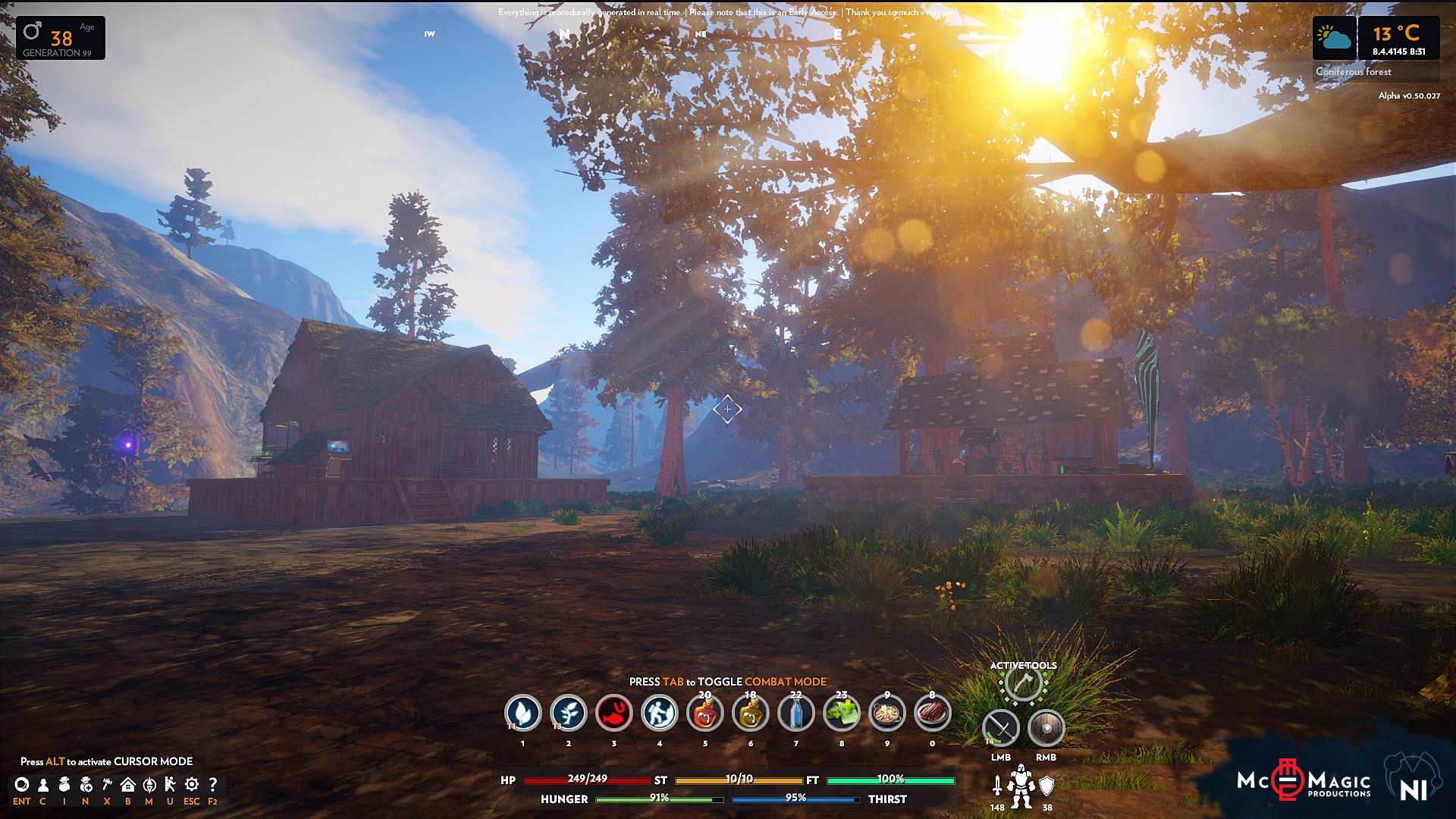The height and width of the screenshot is (819, 1456).
Task: Use the yellow fanged potion
Action: pyautogui.click(x=750, y=713)
